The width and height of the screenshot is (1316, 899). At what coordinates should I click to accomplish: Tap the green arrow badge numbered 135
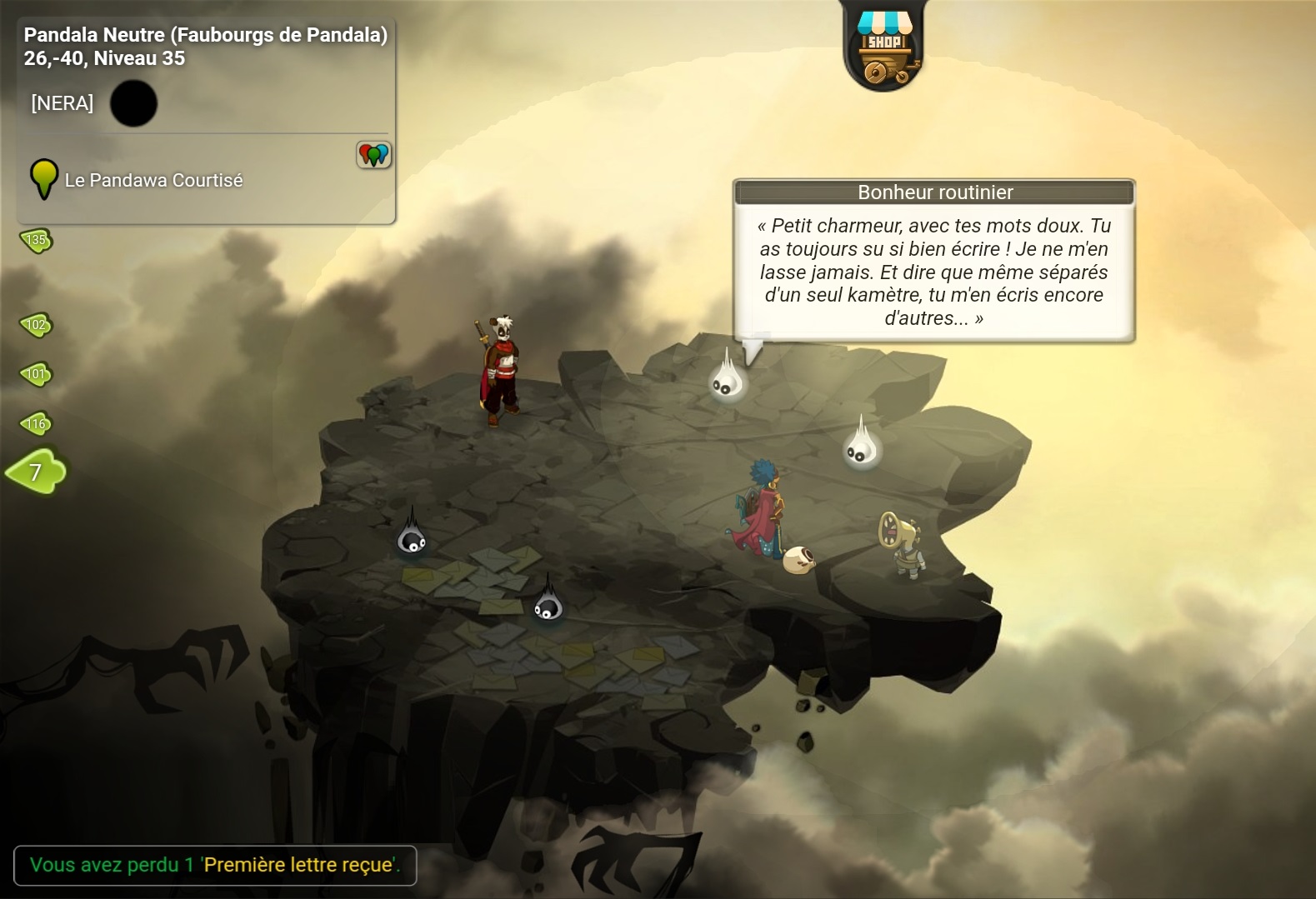36,241
